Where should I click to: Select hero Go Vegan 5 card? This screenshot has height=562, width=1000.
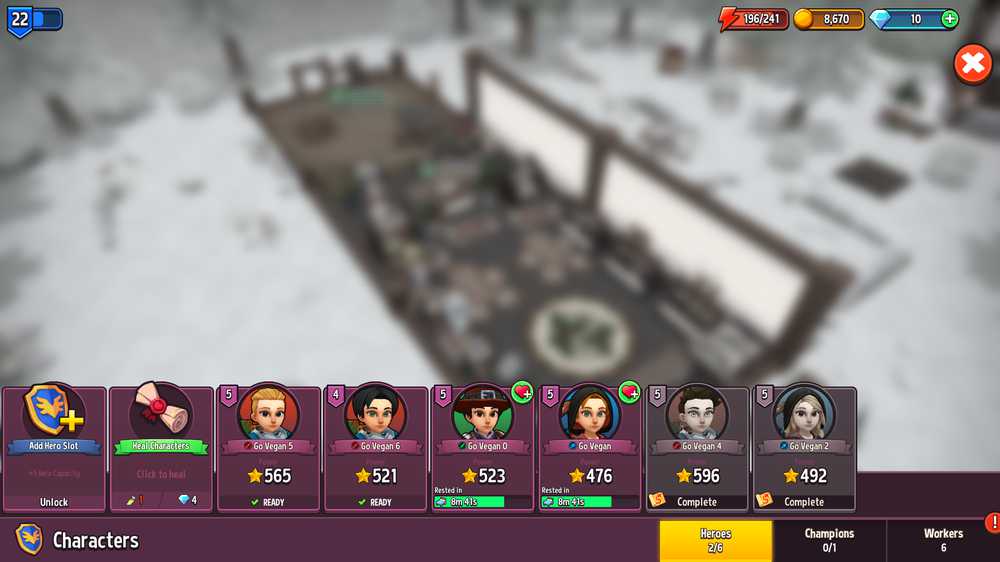(x=268, y=448)
